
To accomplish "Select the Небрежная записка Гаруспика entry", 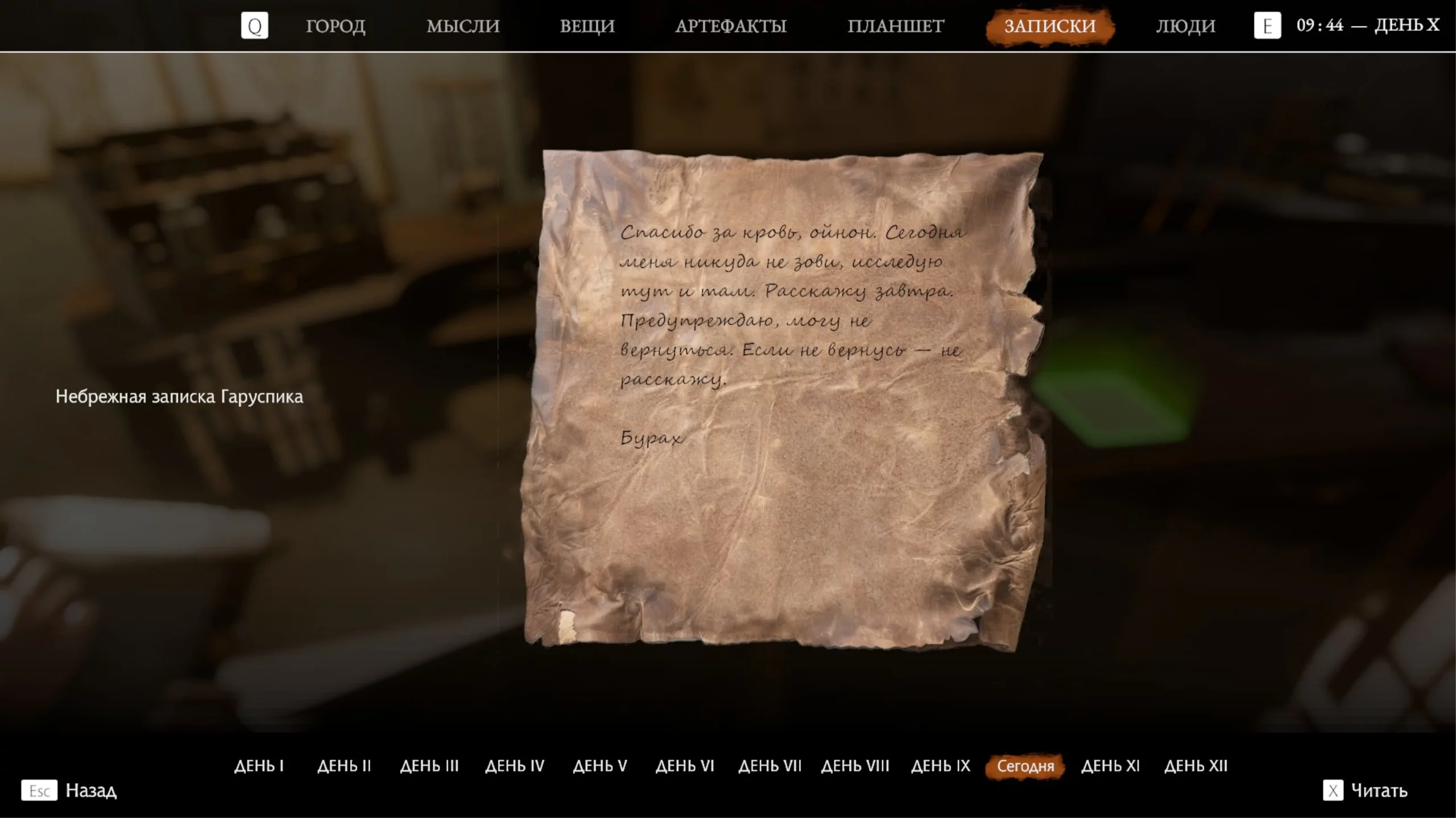I will 179,396.
